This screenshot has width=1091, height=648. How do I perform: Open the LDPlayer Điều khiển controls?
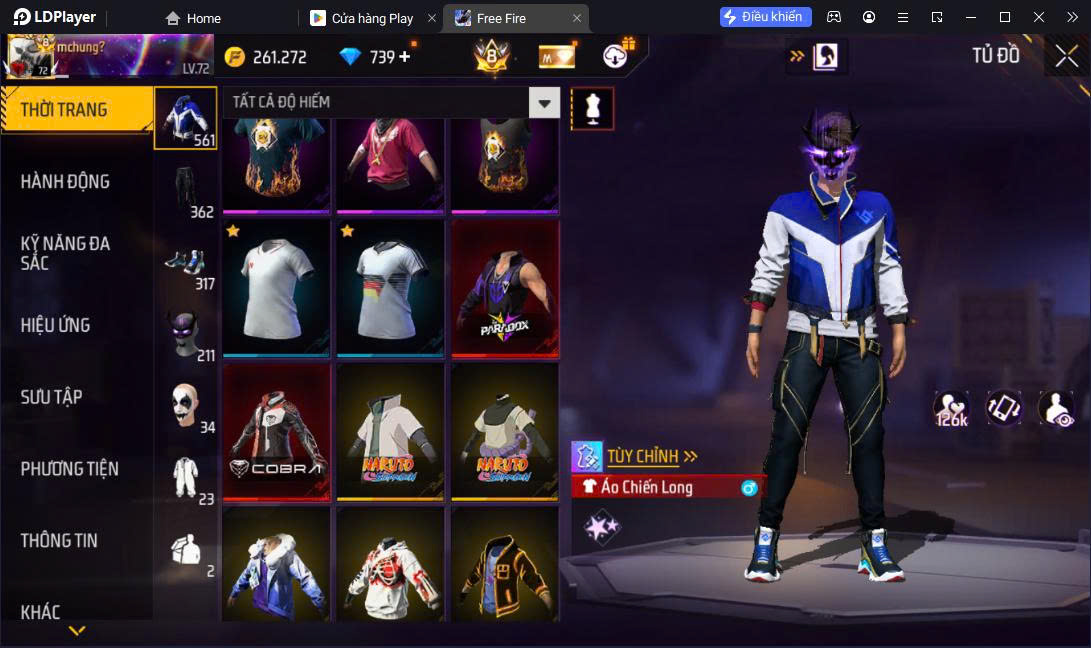click(x=765, y=17)
